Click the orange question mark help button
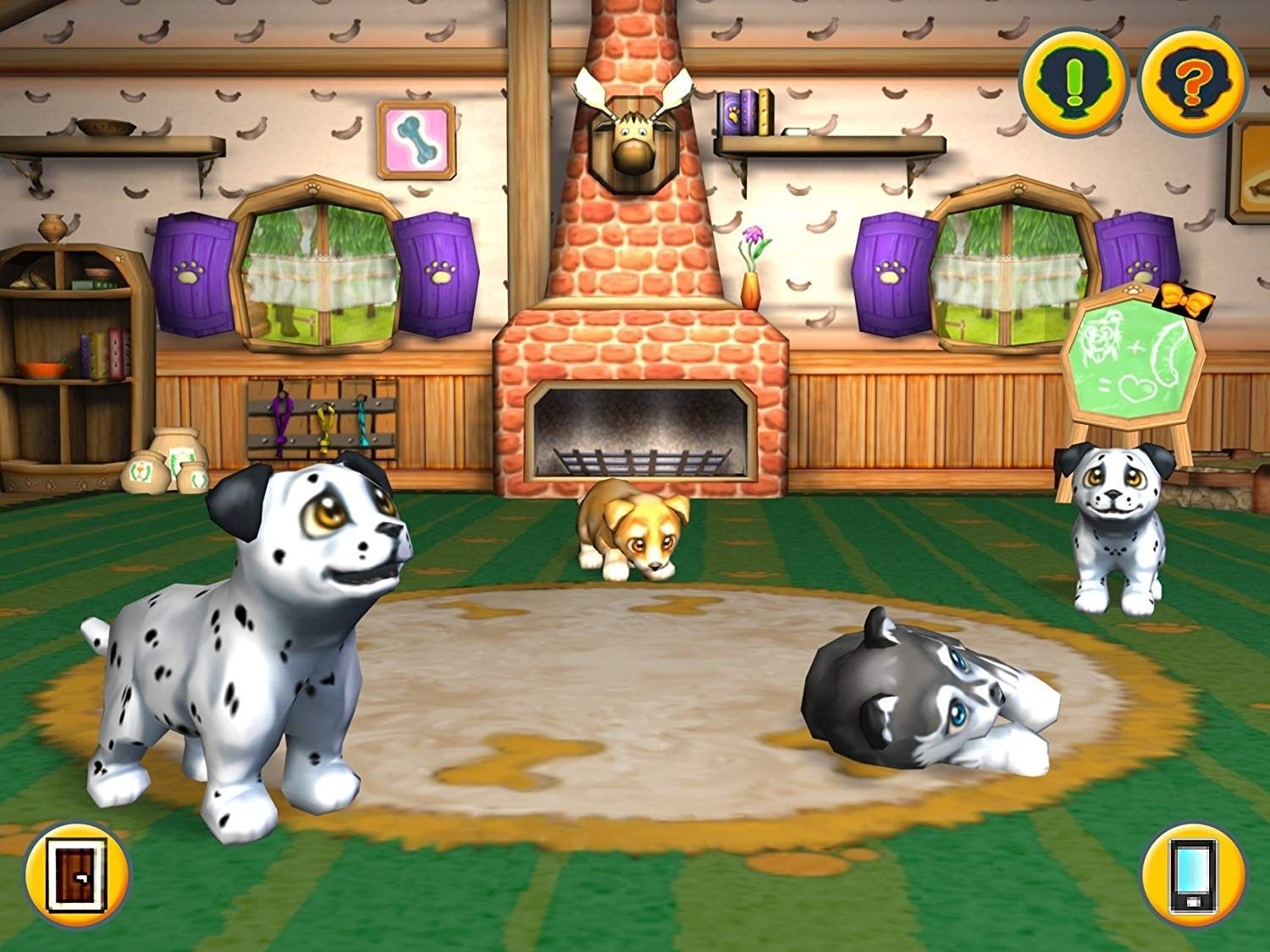Image resolution: width=1270 pixels, height=952 pixels. coord(1193,82)
